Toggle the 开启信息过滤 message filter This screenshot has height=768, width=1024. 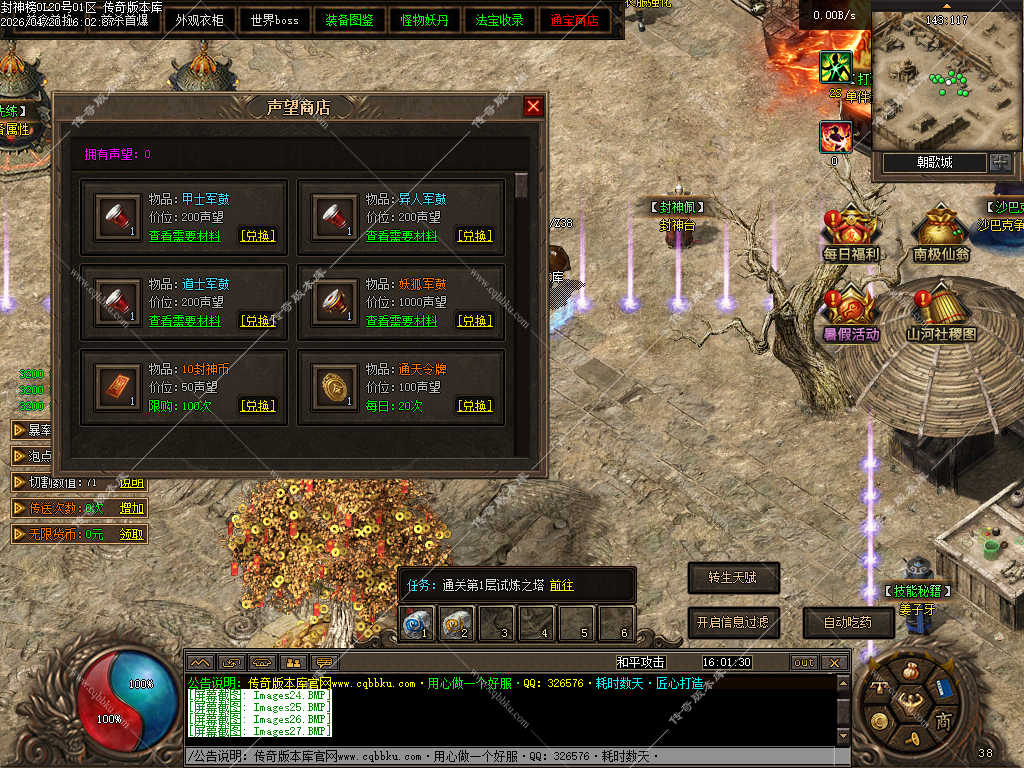(733, 622)
